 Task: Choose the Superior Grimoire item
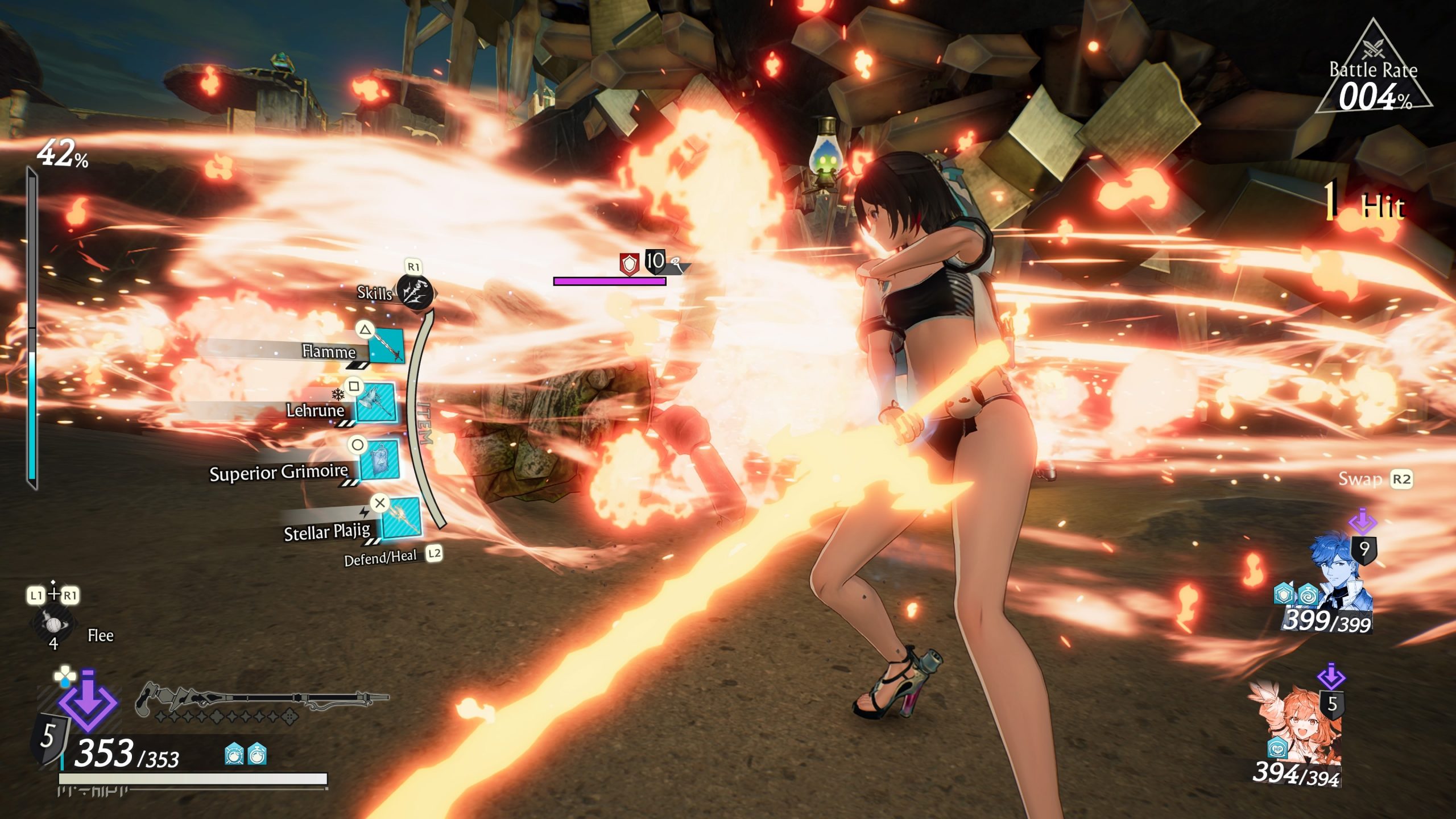379,460
